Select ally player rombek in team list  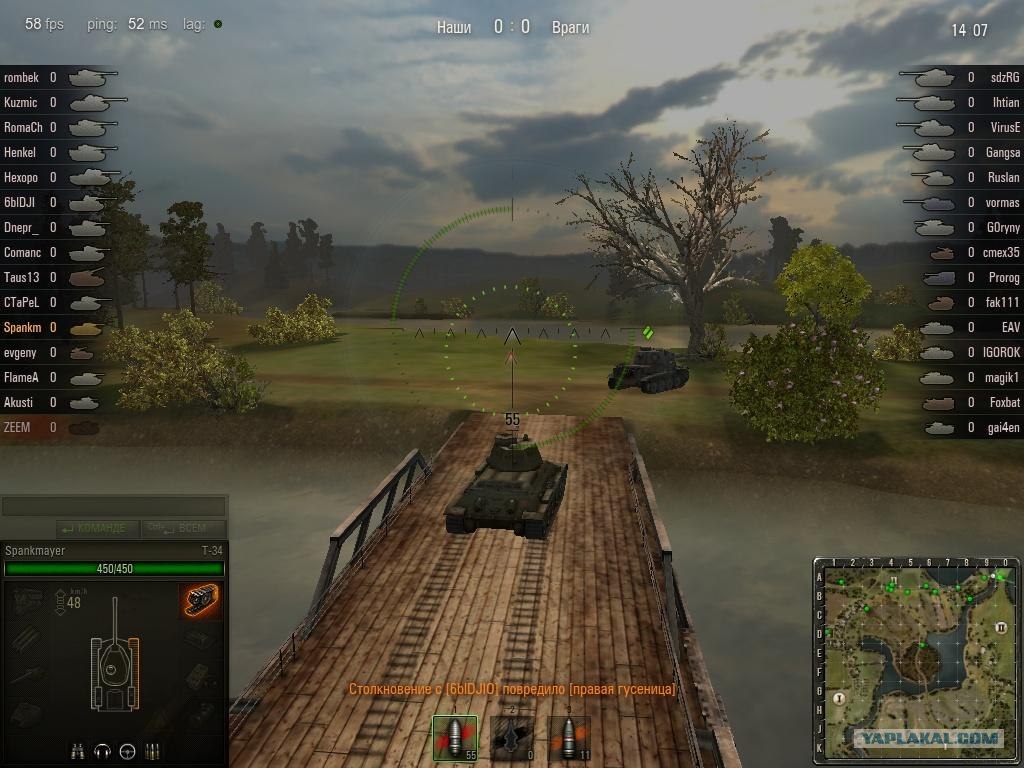pyautogui.click(x=22, y=77)
